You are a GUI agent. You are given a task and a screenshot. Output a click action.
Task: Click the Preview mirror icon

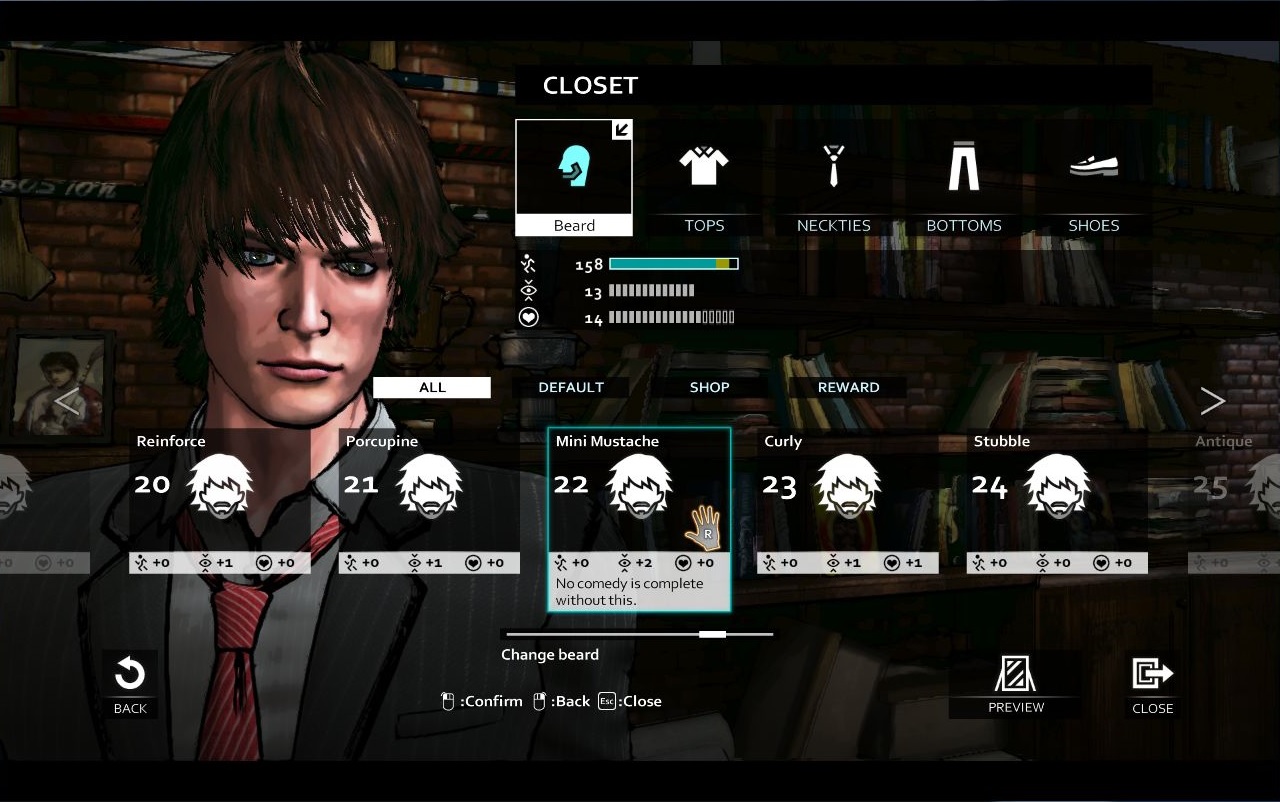pyautogui.click(x=1015, y=677)
